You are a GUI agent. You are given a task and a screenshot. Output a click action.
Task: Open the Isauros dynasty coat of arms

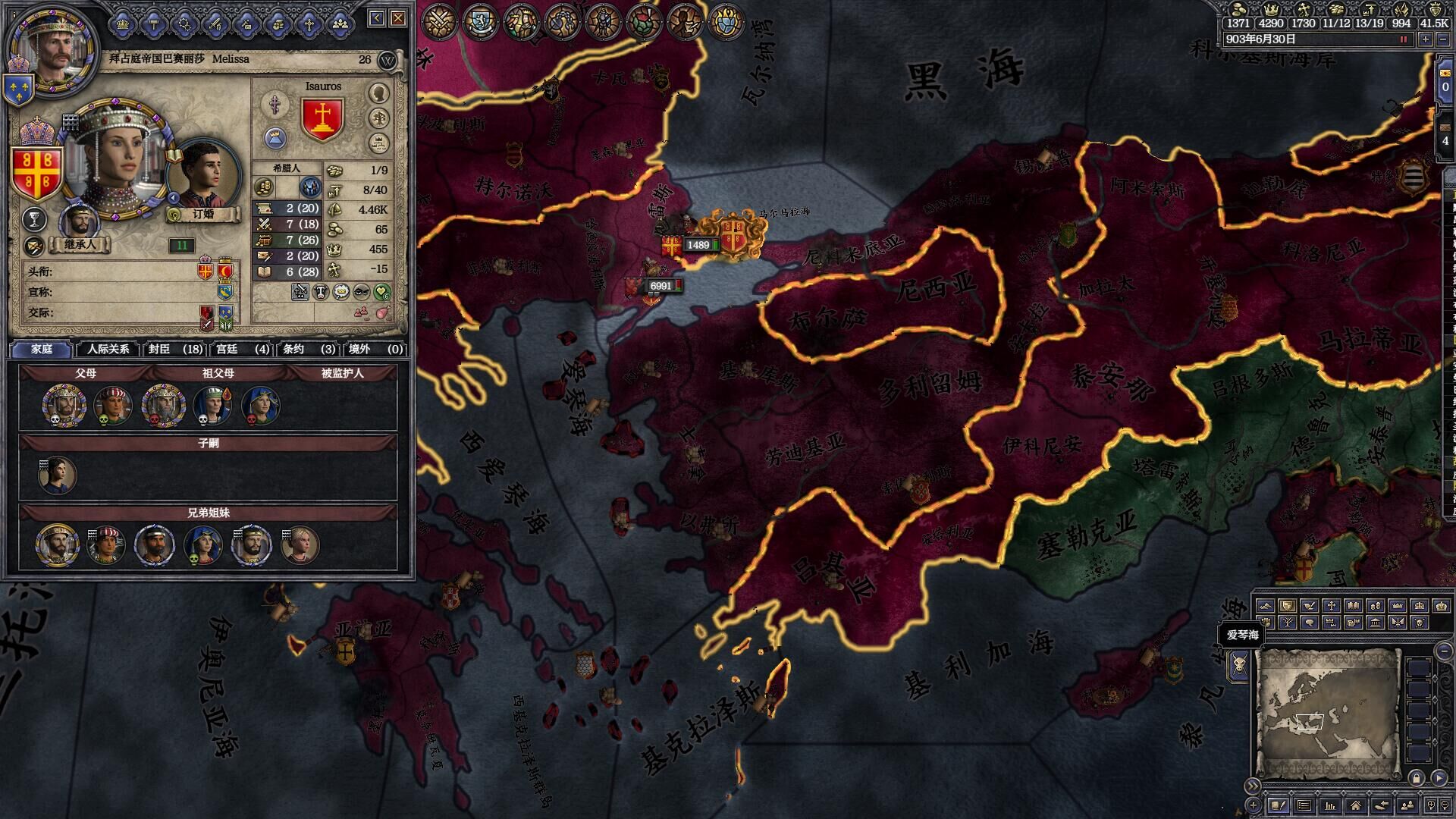[x=323, y=118]
